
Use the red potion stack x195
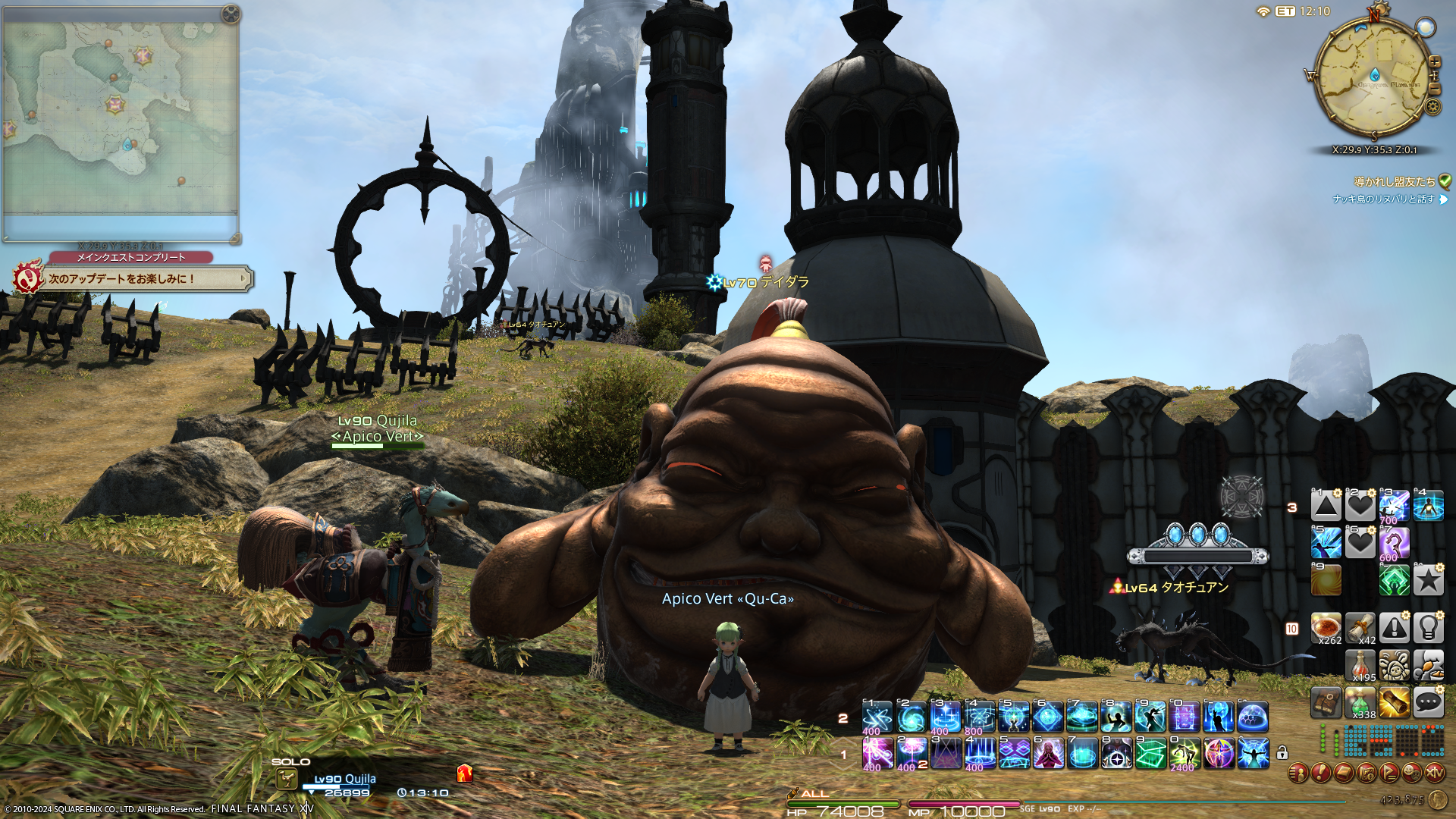click(1360, 665)
